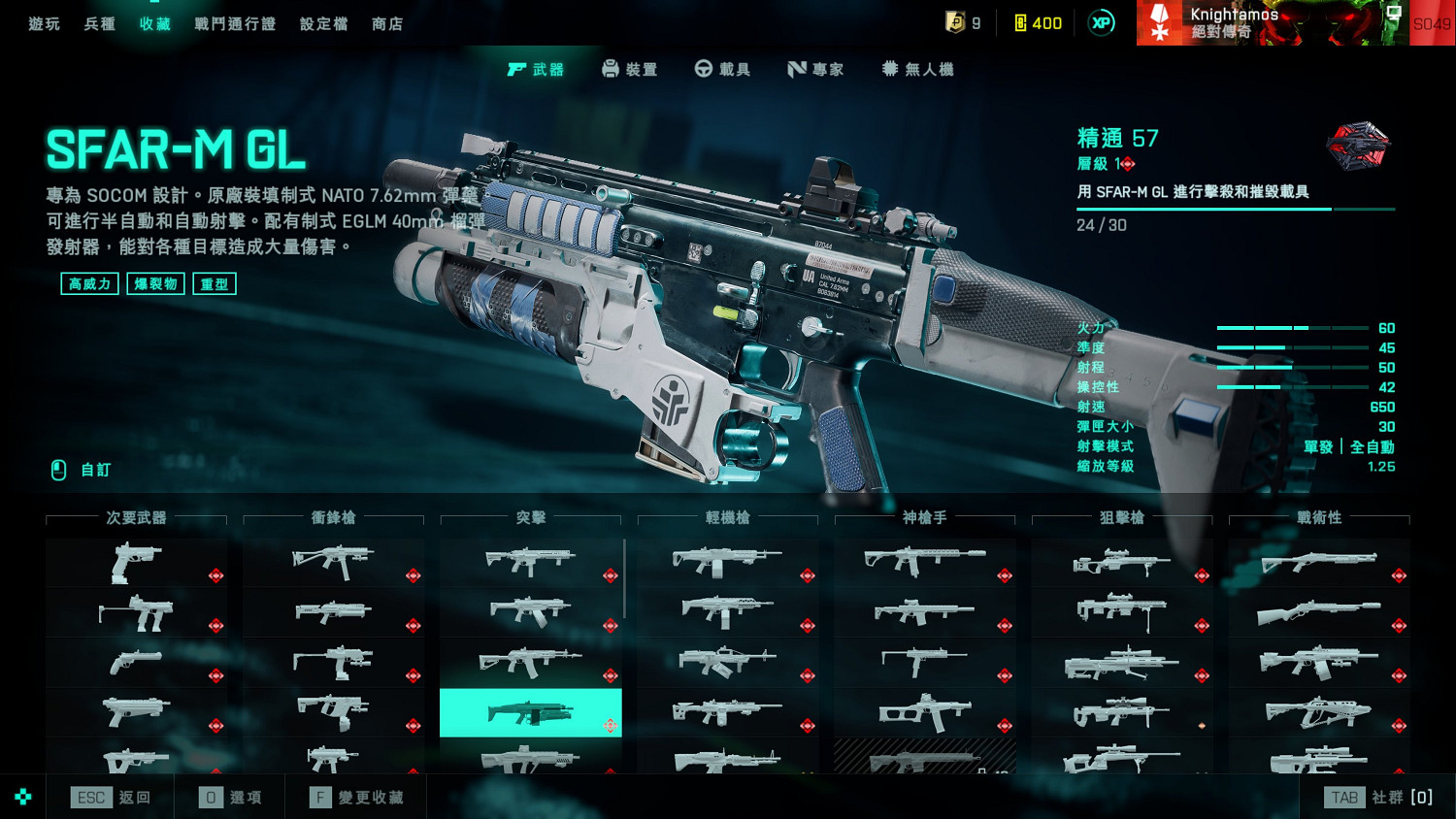The width and height of the screenshot is (1456, 819).
Task: Click the 變更收藏 change collection button
Action: pyautogui.click(x=357, y=798)
